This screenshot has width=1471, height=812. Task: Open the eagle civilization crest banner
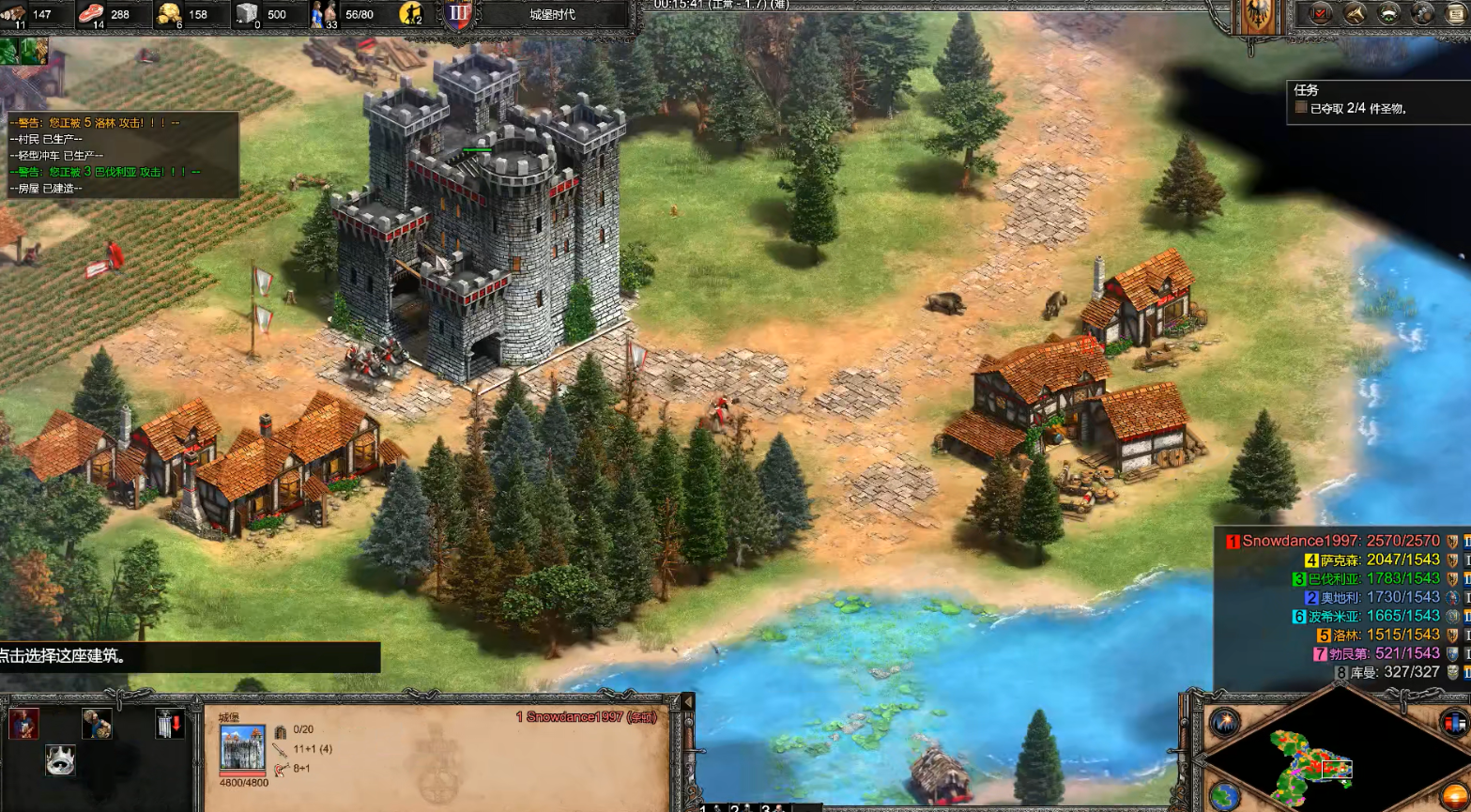[x=1260, y=17]
